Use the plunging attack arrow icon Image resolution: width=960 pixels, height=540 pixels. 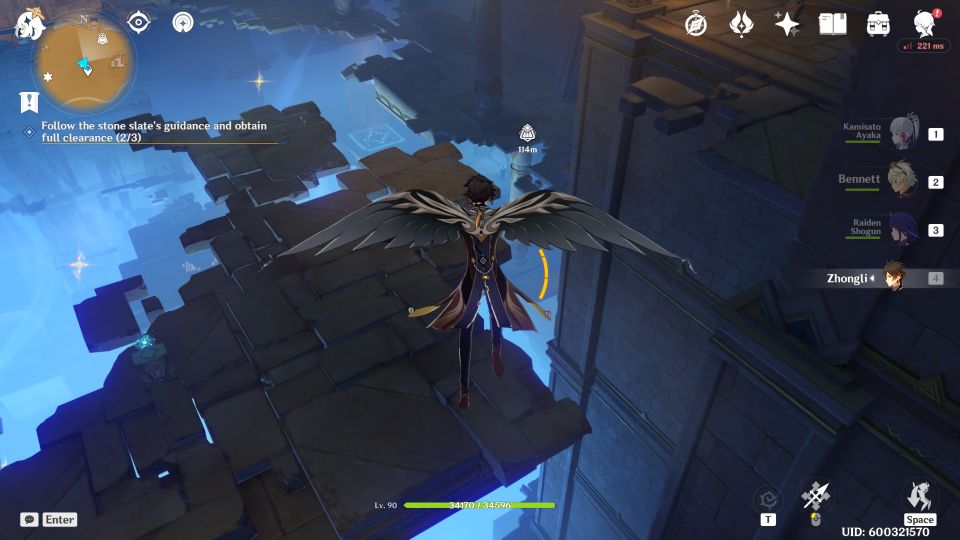[816, 495]
